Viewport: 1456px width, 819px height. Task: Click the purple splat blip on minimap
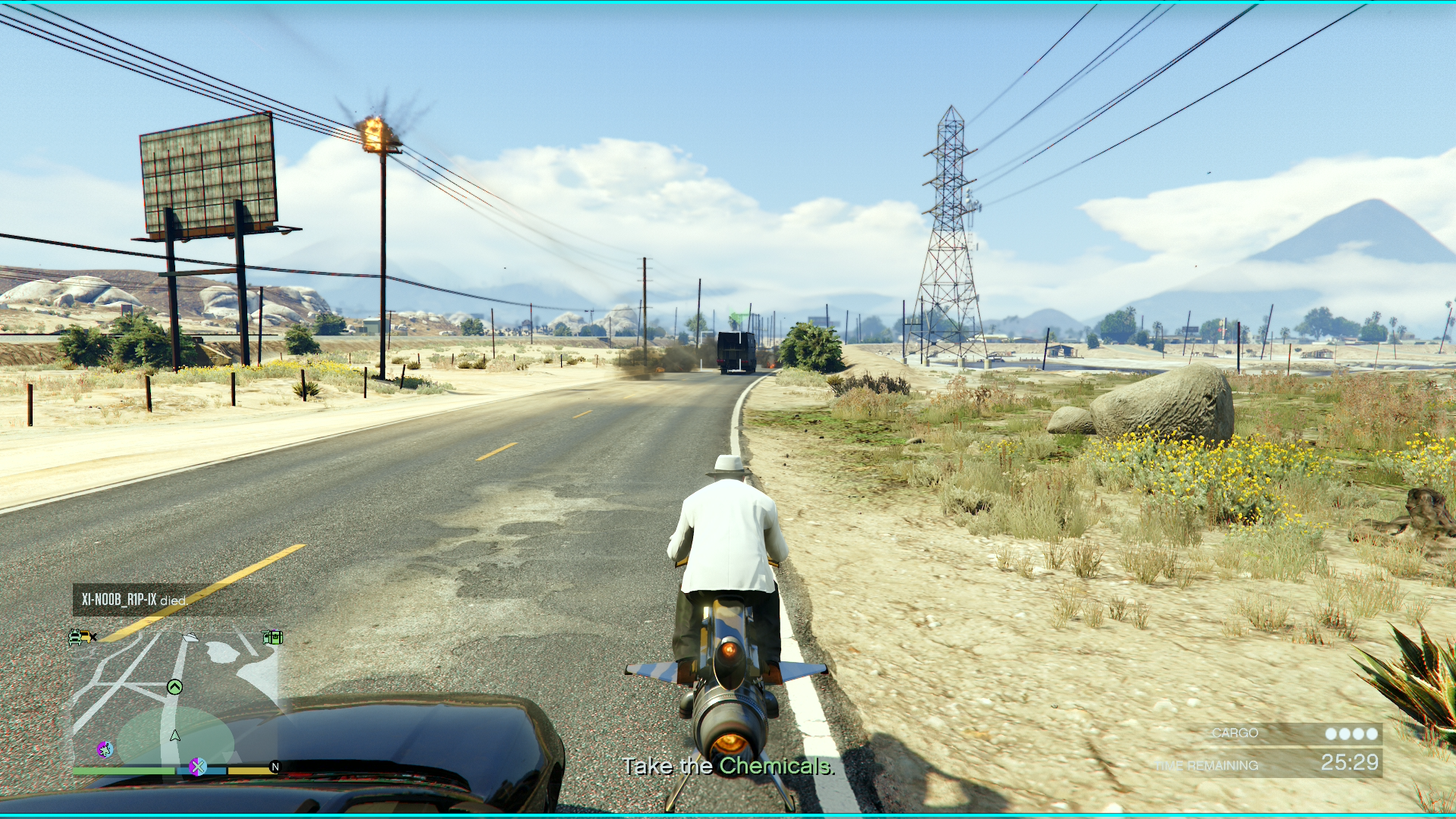tap(105, 750)
